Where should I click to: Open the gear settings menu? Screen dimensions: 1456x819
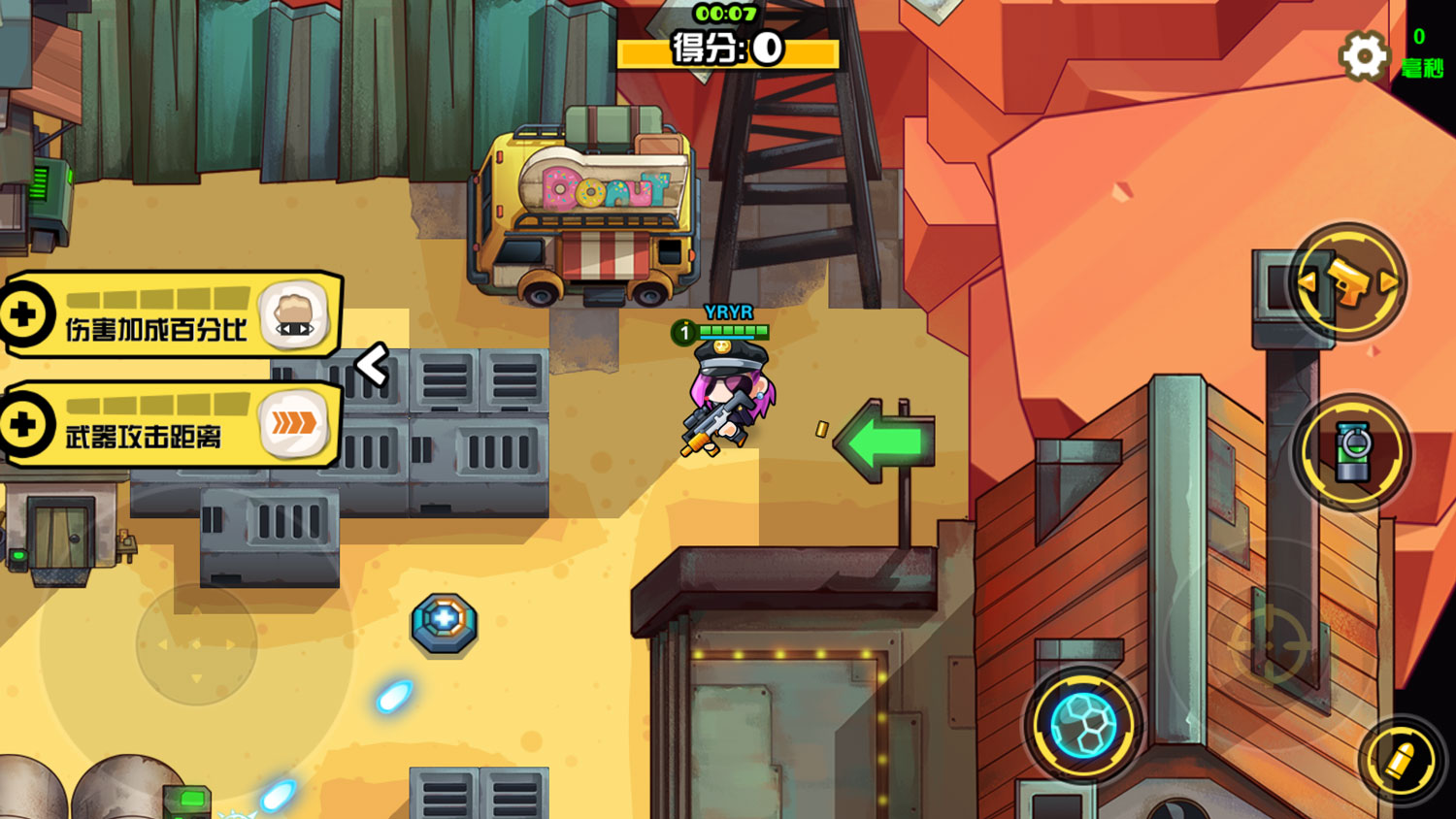1364,56
